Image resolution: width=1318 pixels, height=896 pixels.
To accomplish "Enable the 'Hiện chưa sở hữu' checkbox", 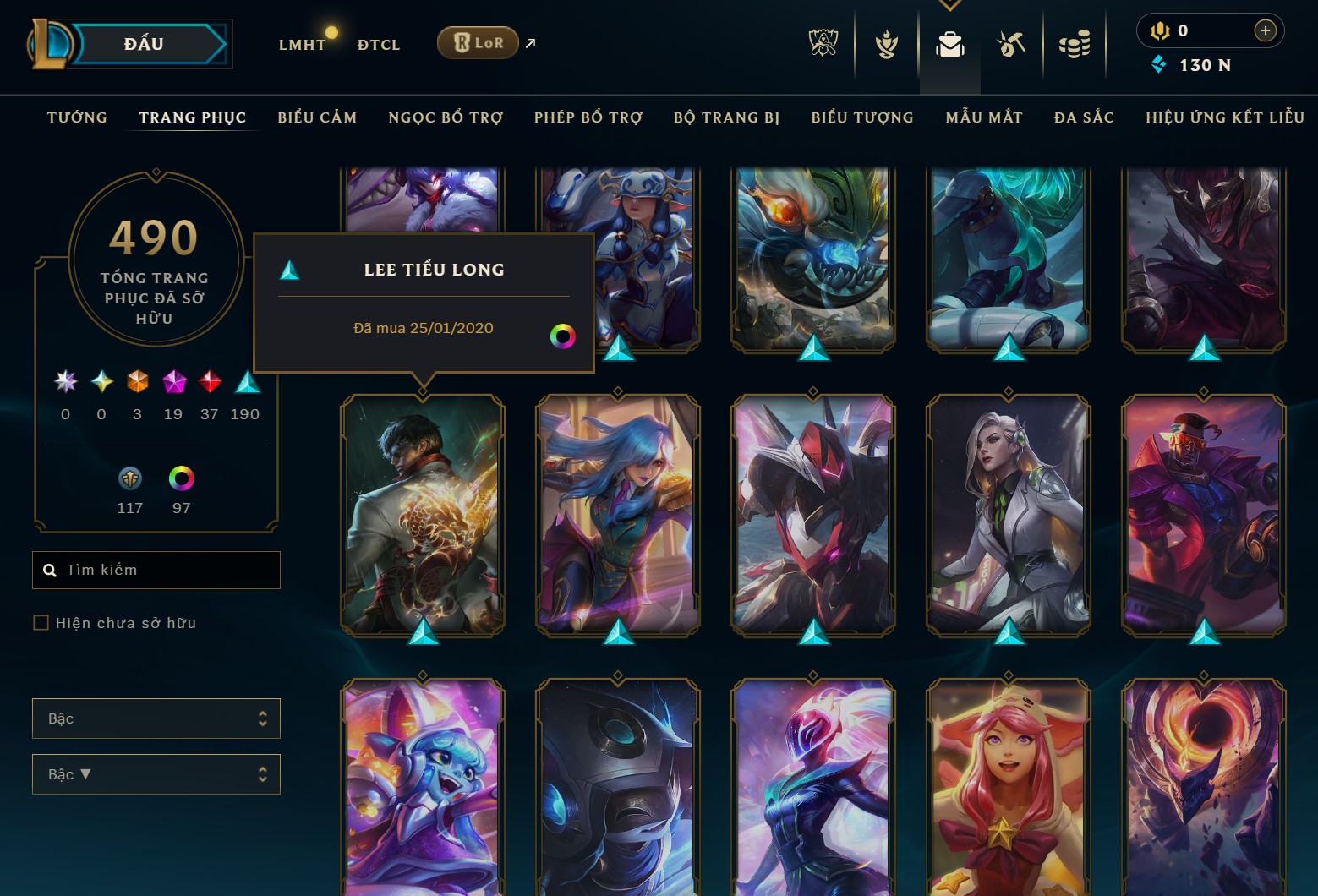I will point(41,622).
